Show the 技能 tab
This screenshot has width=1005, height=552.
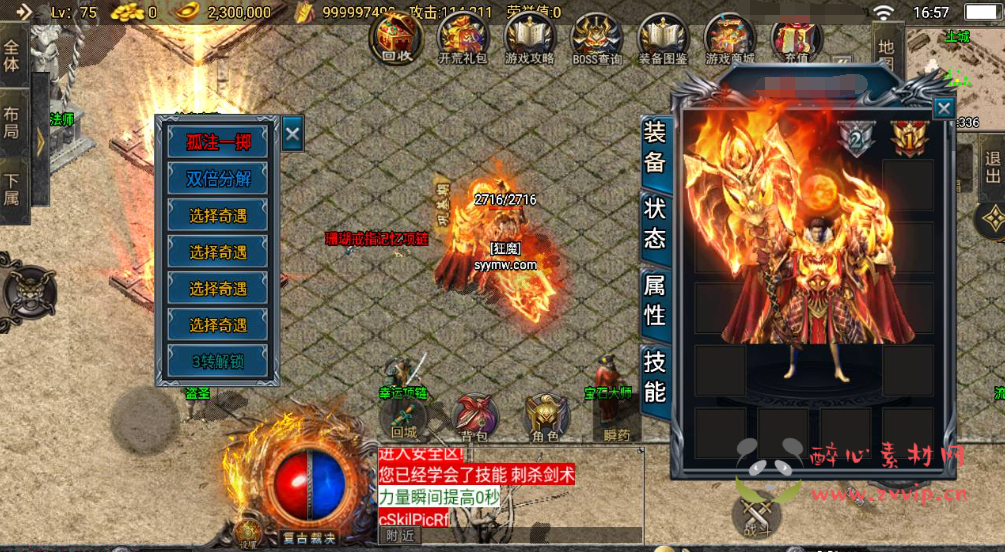(x=654, y=375)
